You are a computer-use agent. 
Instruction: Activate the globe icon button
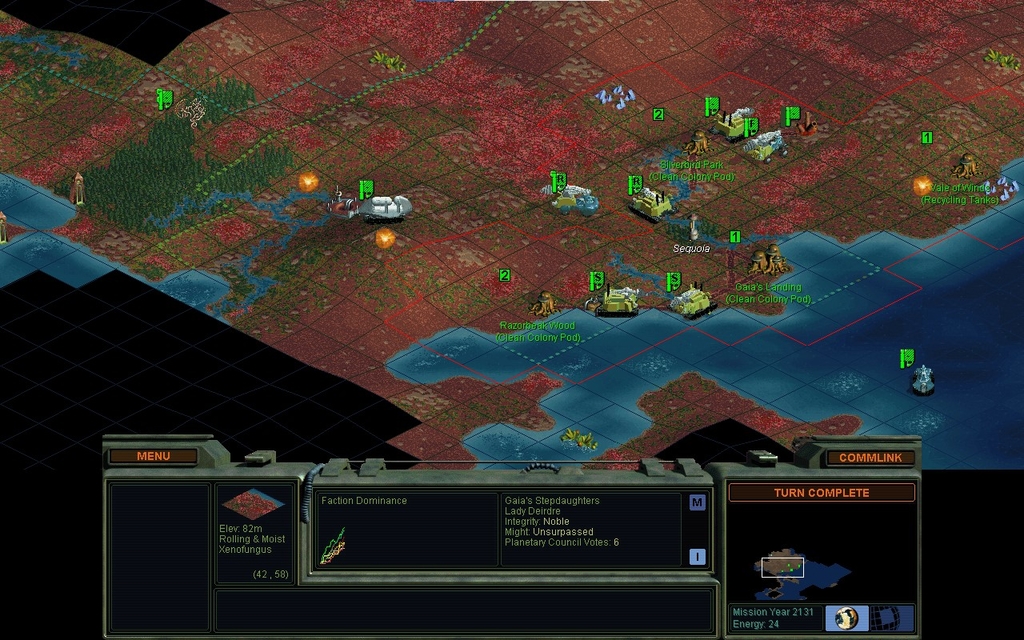846,617
